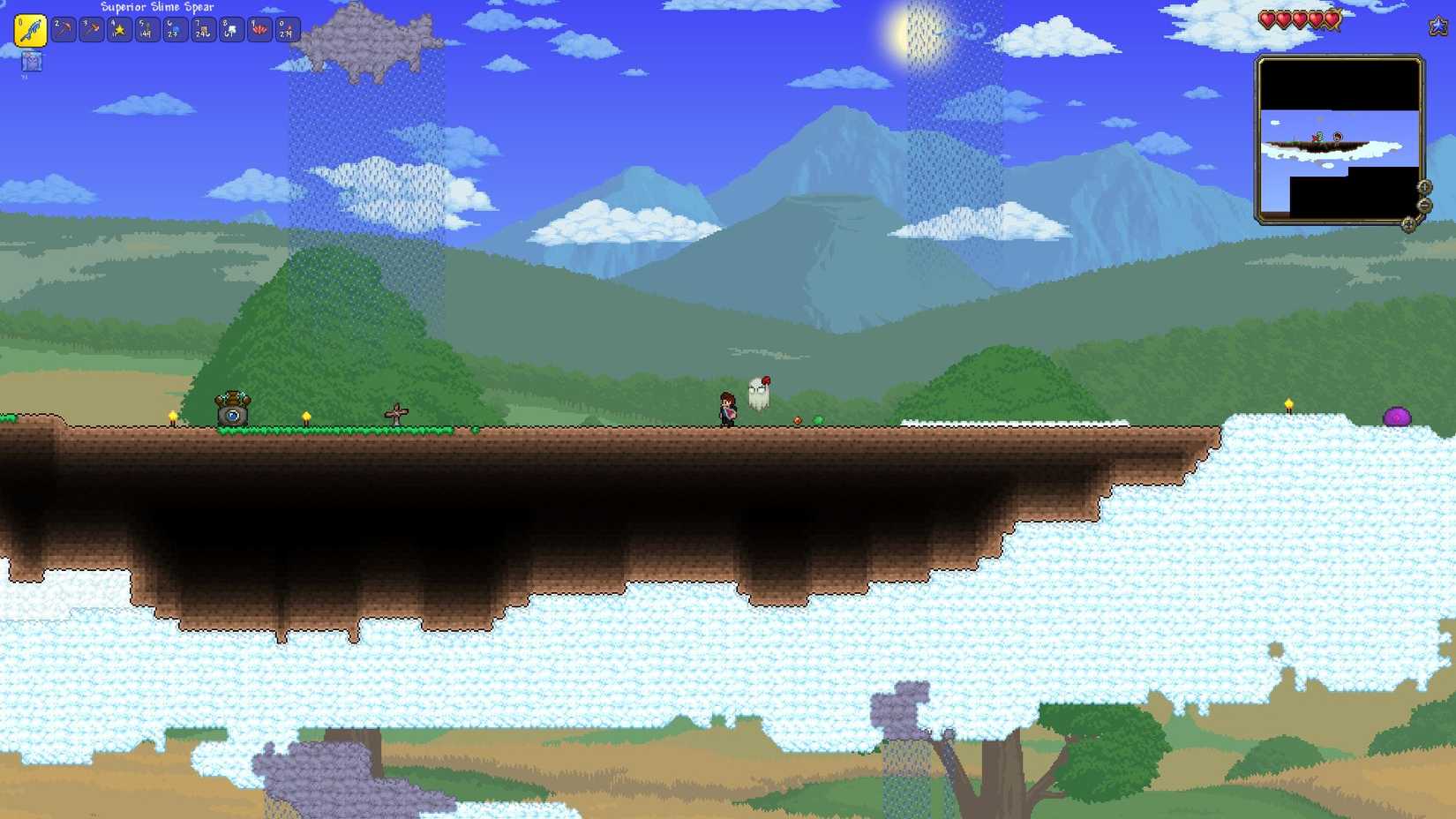Select the Superior Slime Spear in hotbar slot 1
1456x819 pixels.
[x=29, y=29]
